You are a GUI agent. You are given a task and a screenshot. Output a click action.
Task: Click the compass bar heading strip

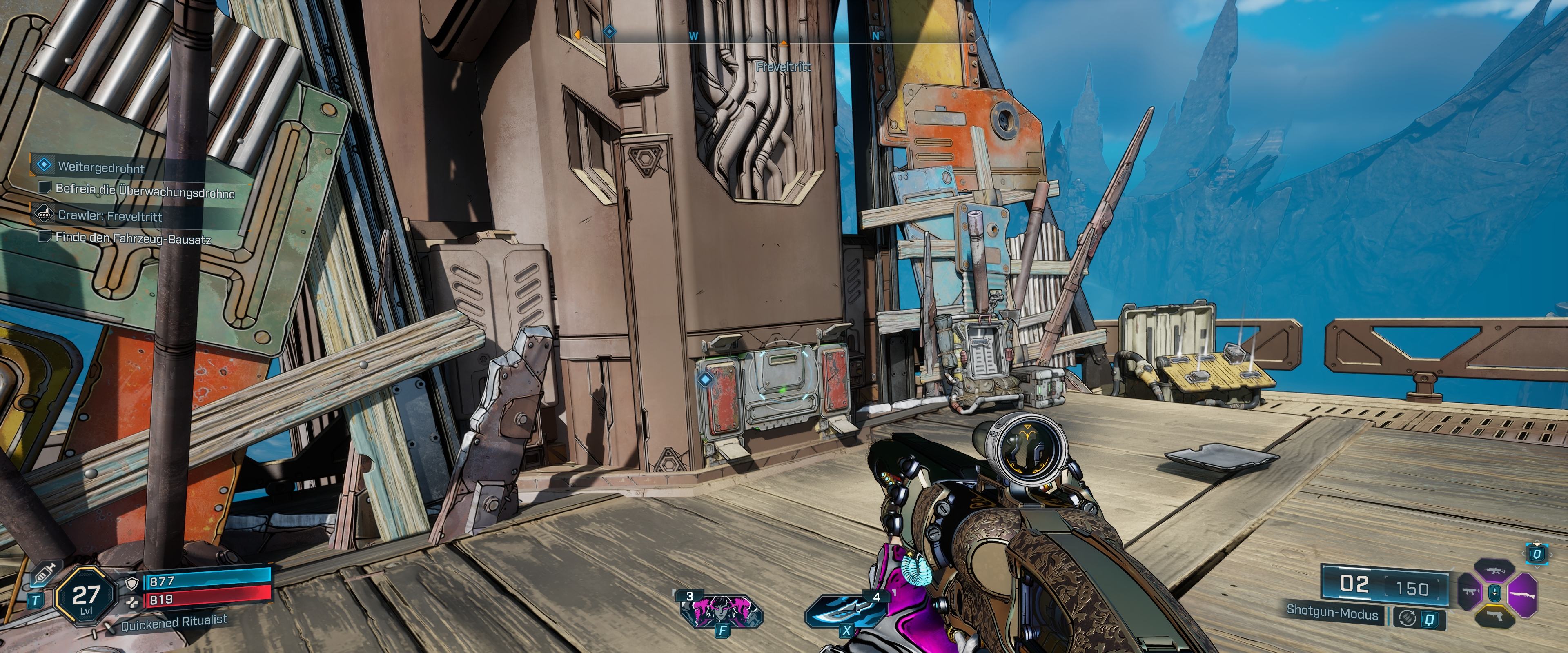coord(773,35)
